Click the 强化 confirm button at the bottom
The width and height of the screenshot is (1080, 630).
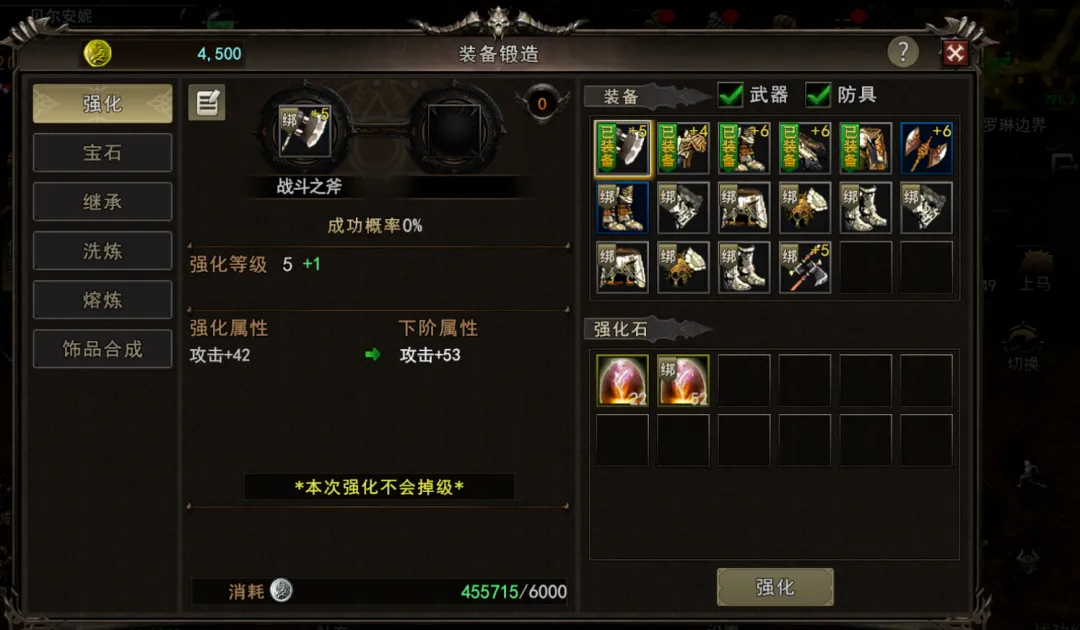775,587
